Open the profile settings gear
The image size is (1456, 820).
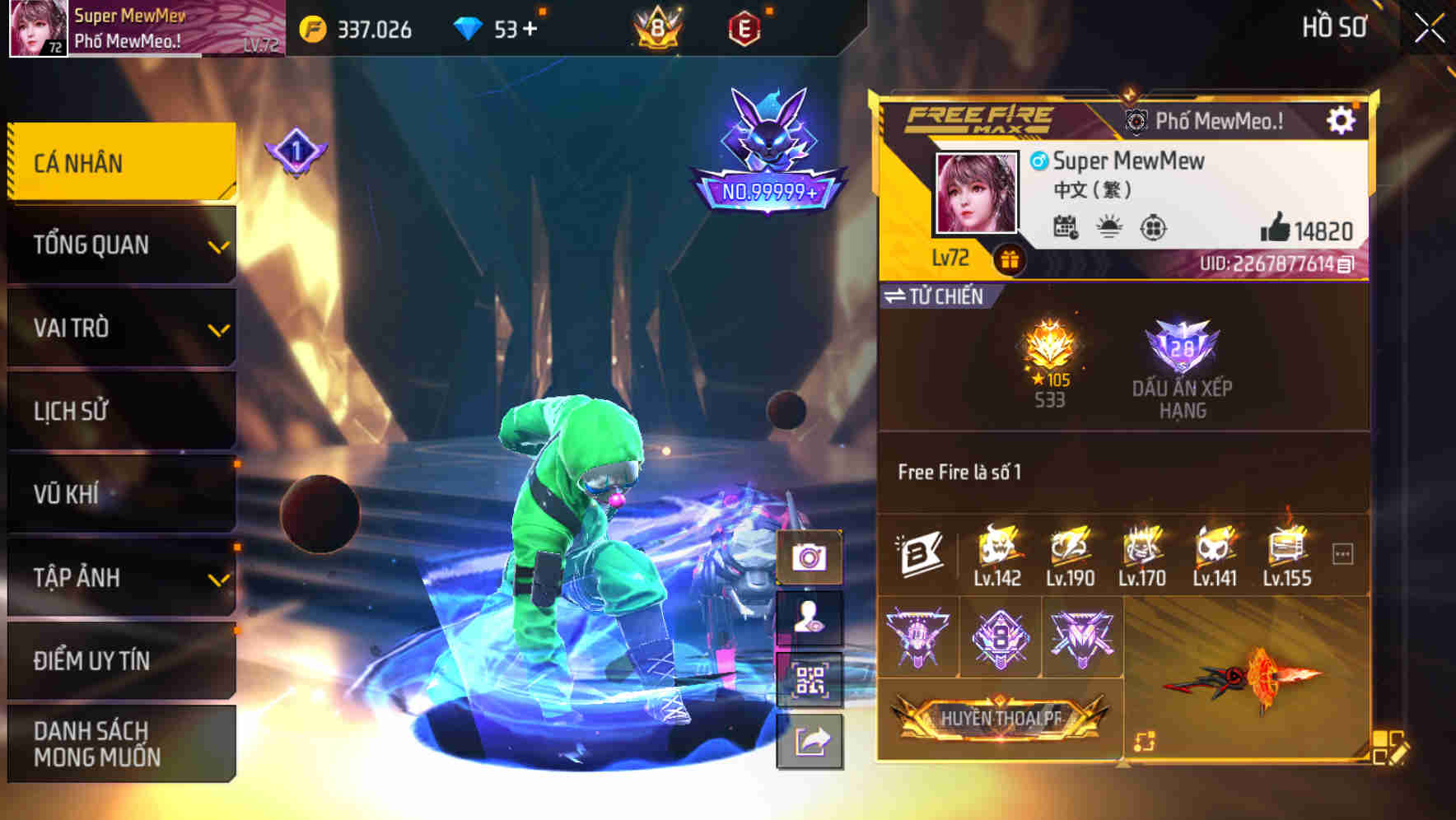(1343, 119)
